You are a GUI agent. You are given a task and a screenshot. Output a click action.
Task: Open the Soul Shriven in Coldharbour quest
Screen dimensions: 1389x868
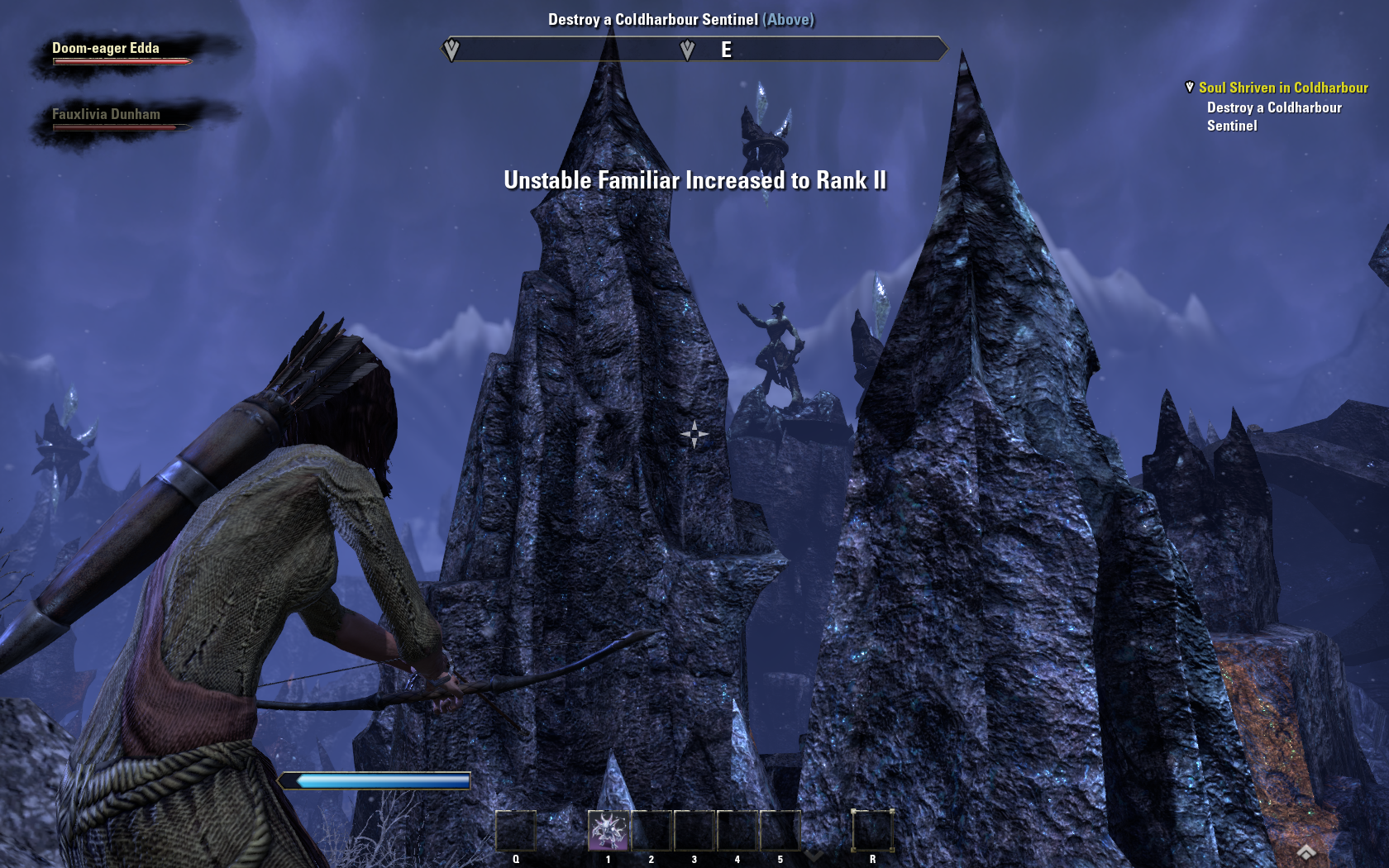pyautogui.click(x=1282, y=88)
